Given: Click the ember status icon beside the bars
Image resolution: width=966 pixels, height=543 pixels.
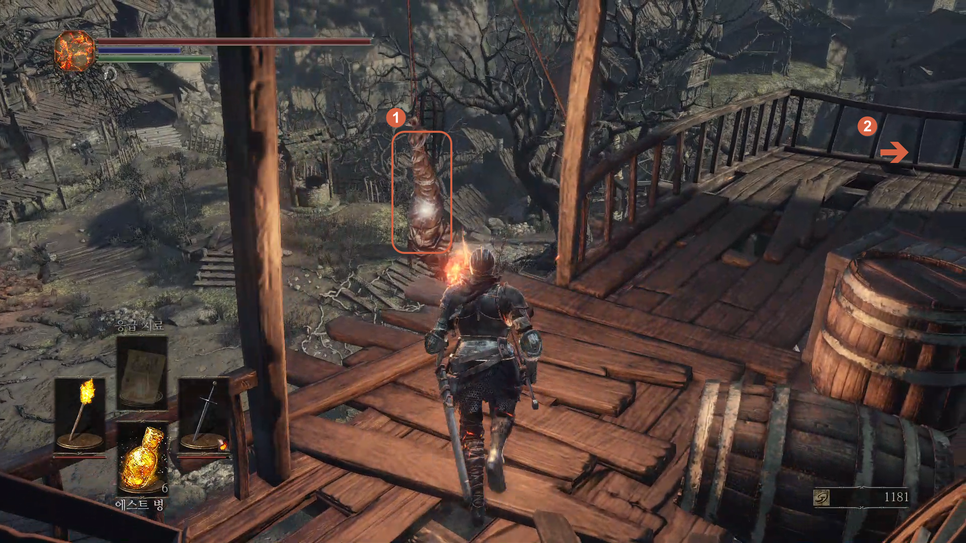Looking at the screenshot, I should [x=74, y=50].
